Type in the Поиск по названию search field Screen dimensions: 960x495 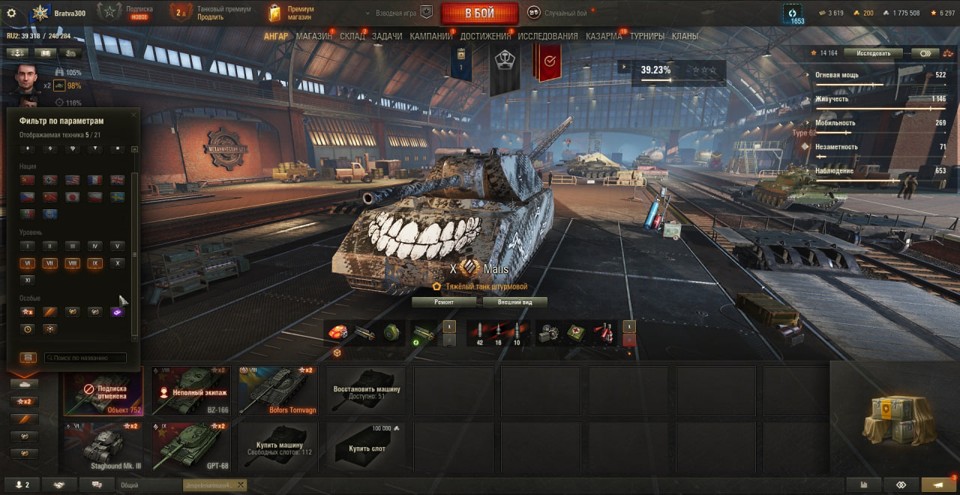click(86, 357)
